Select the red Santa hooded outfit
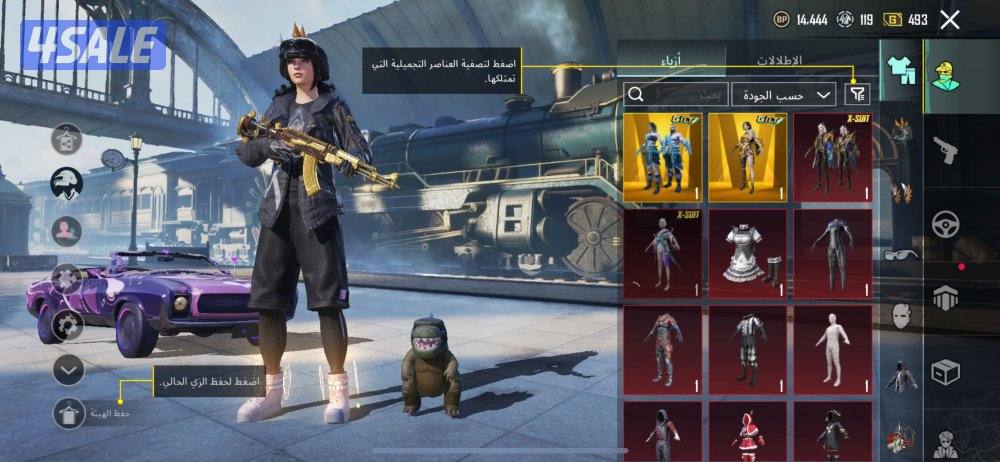The width and height of the screenshot is (1000, 462). pos(747,430)
